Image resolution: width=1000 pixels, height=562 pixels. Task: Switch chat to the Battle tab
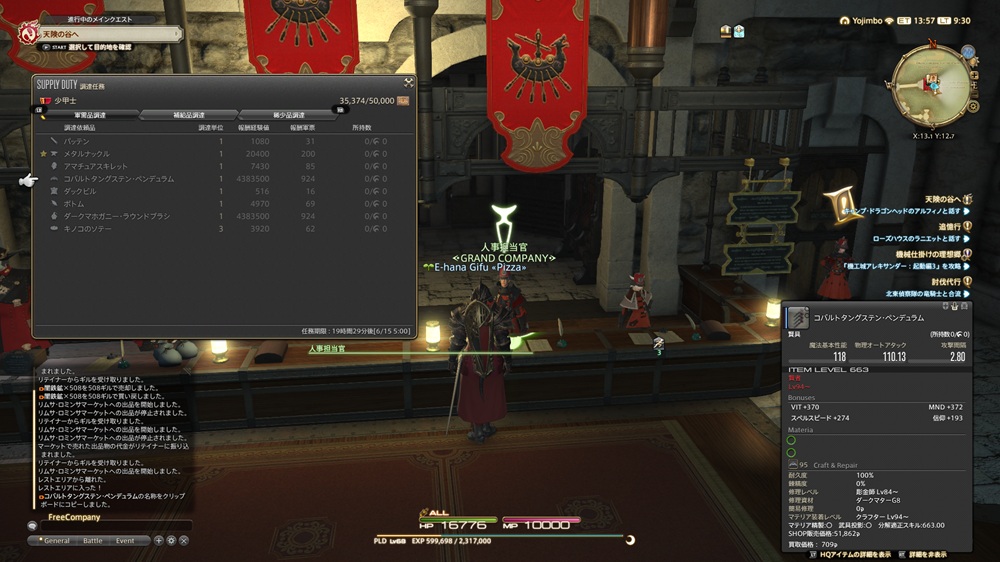(92, 540)
